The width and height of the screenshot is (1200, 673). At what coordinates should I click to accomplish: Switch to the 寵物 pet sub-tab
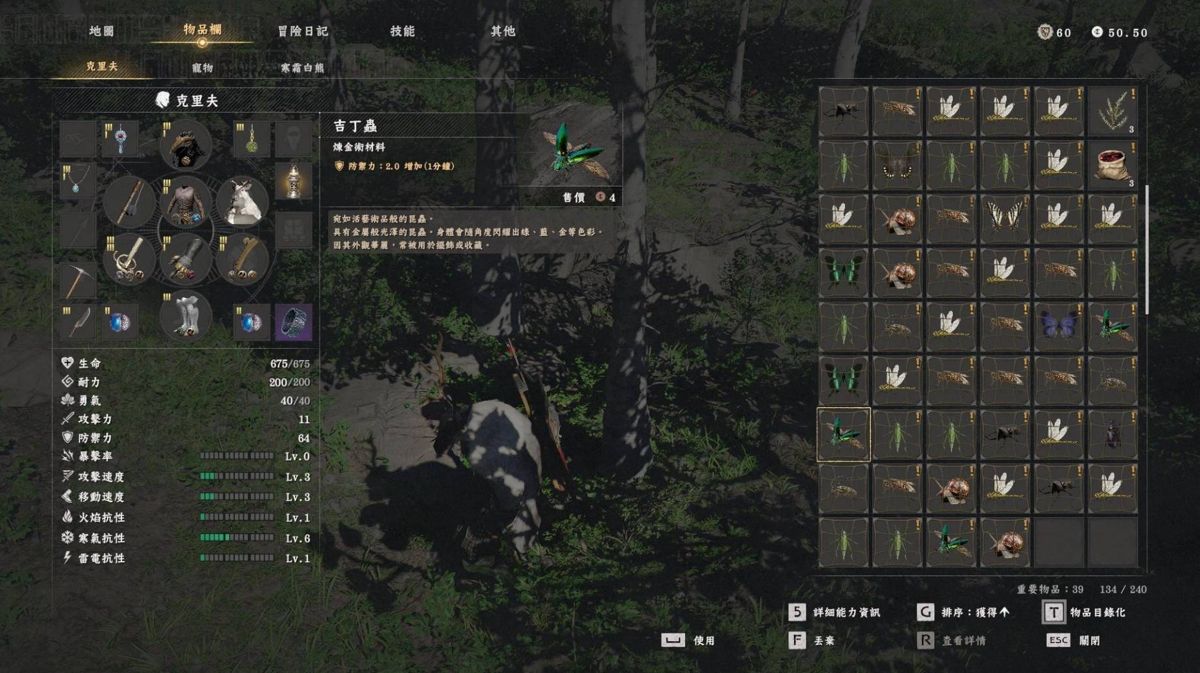point(202,68)
